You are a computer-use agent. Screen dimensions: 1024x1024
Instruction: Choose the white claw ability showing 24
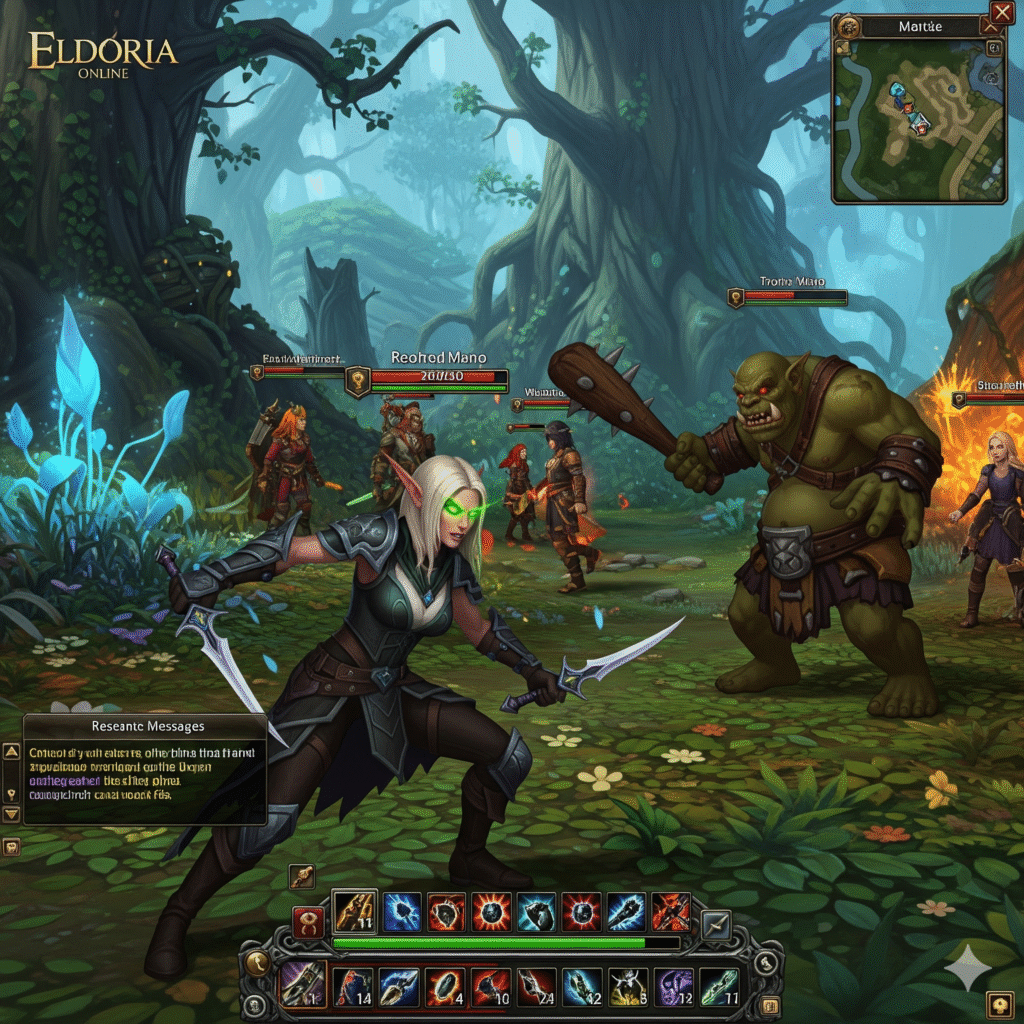click(x=535, y=986)
